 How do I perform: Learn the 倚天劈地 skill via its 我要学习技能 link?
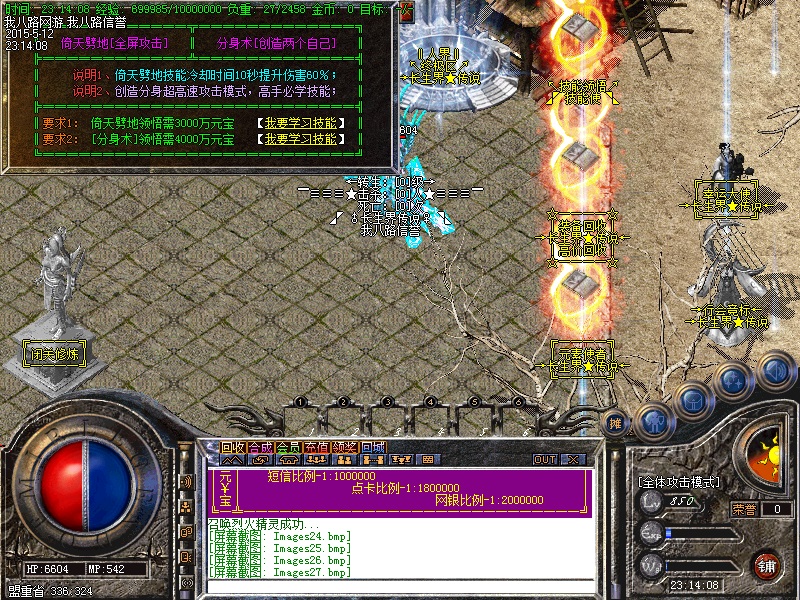tap(304, 124)
